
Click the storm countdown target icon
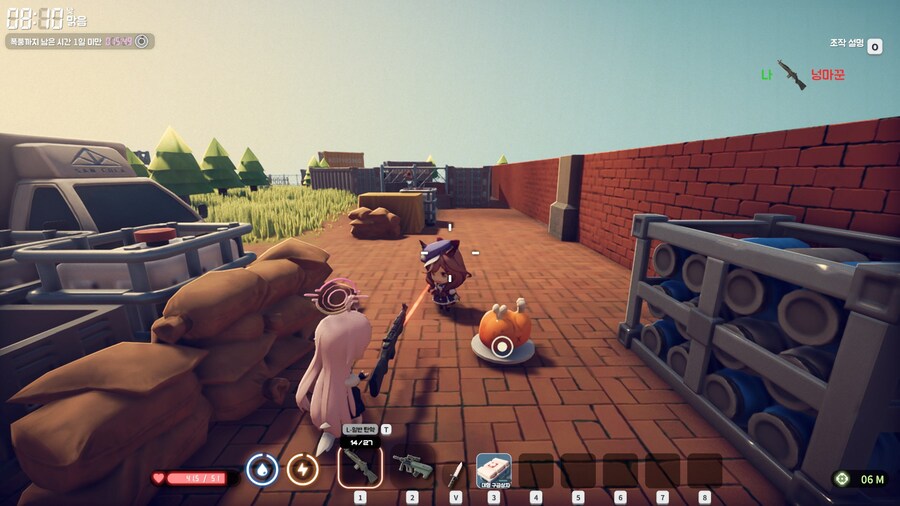pos(142,41)
